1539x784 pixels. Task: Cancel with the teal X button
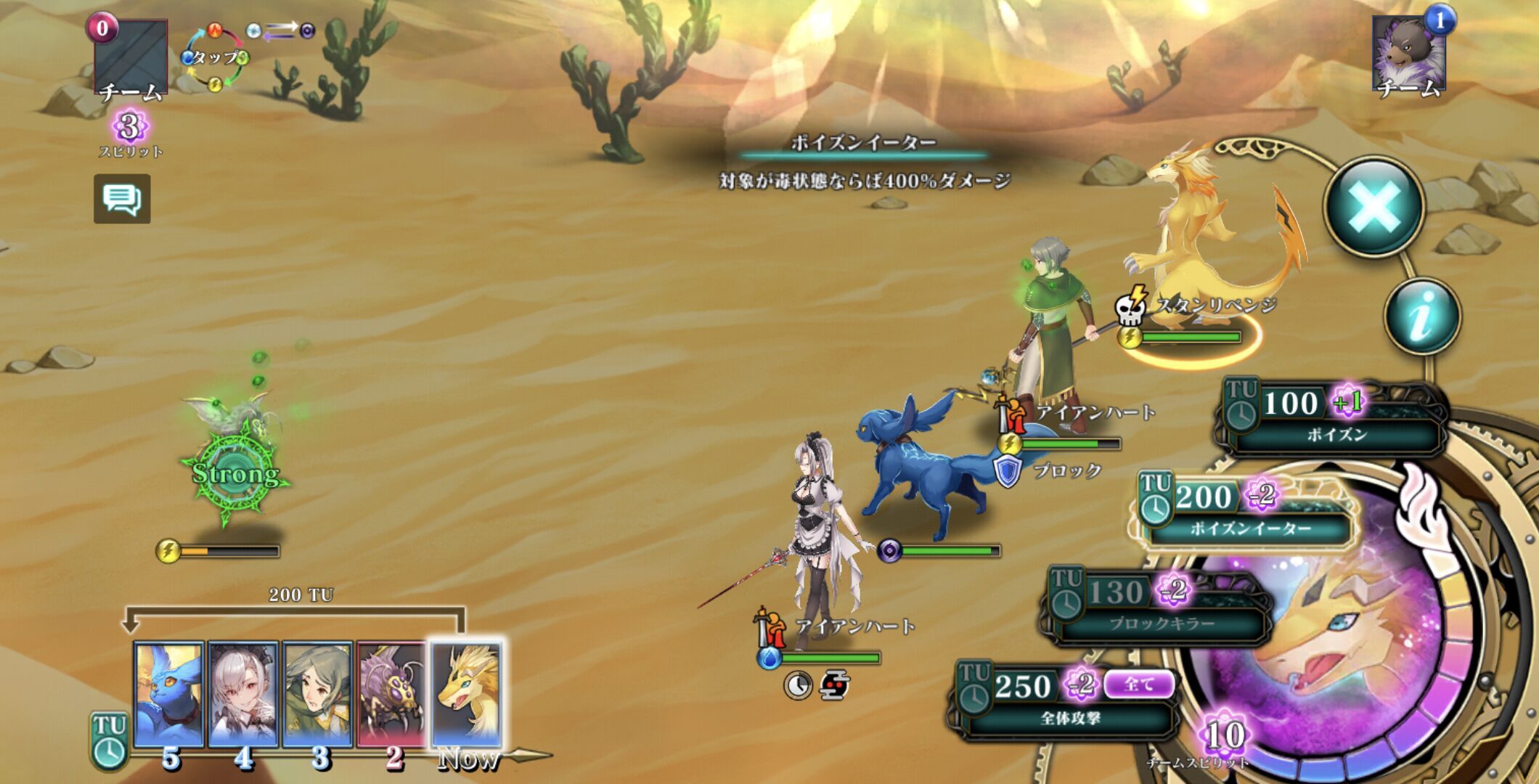click(x=1373, y=207)
